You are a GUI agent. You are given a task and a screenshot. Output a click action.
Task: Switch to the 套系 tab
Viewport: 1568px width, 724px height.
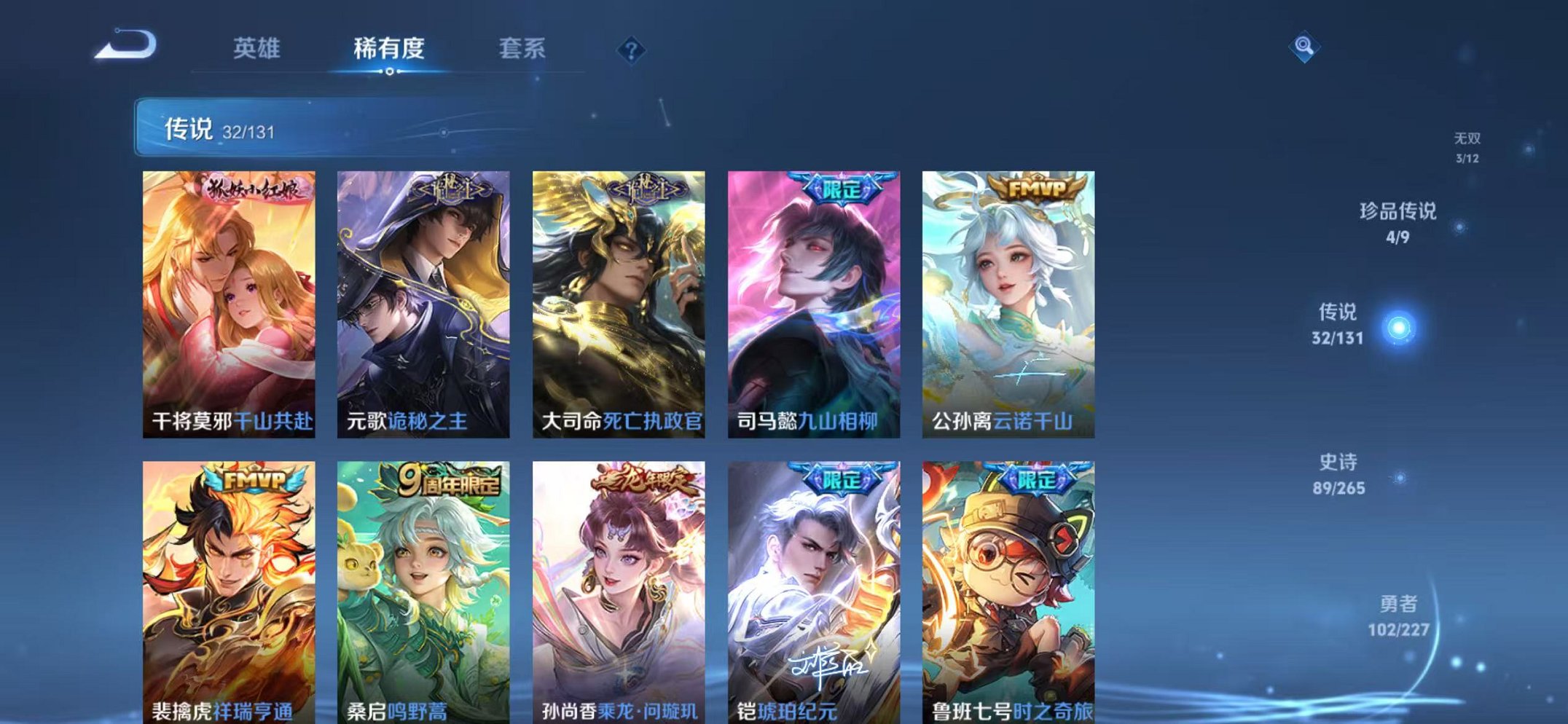coord(522,47)
